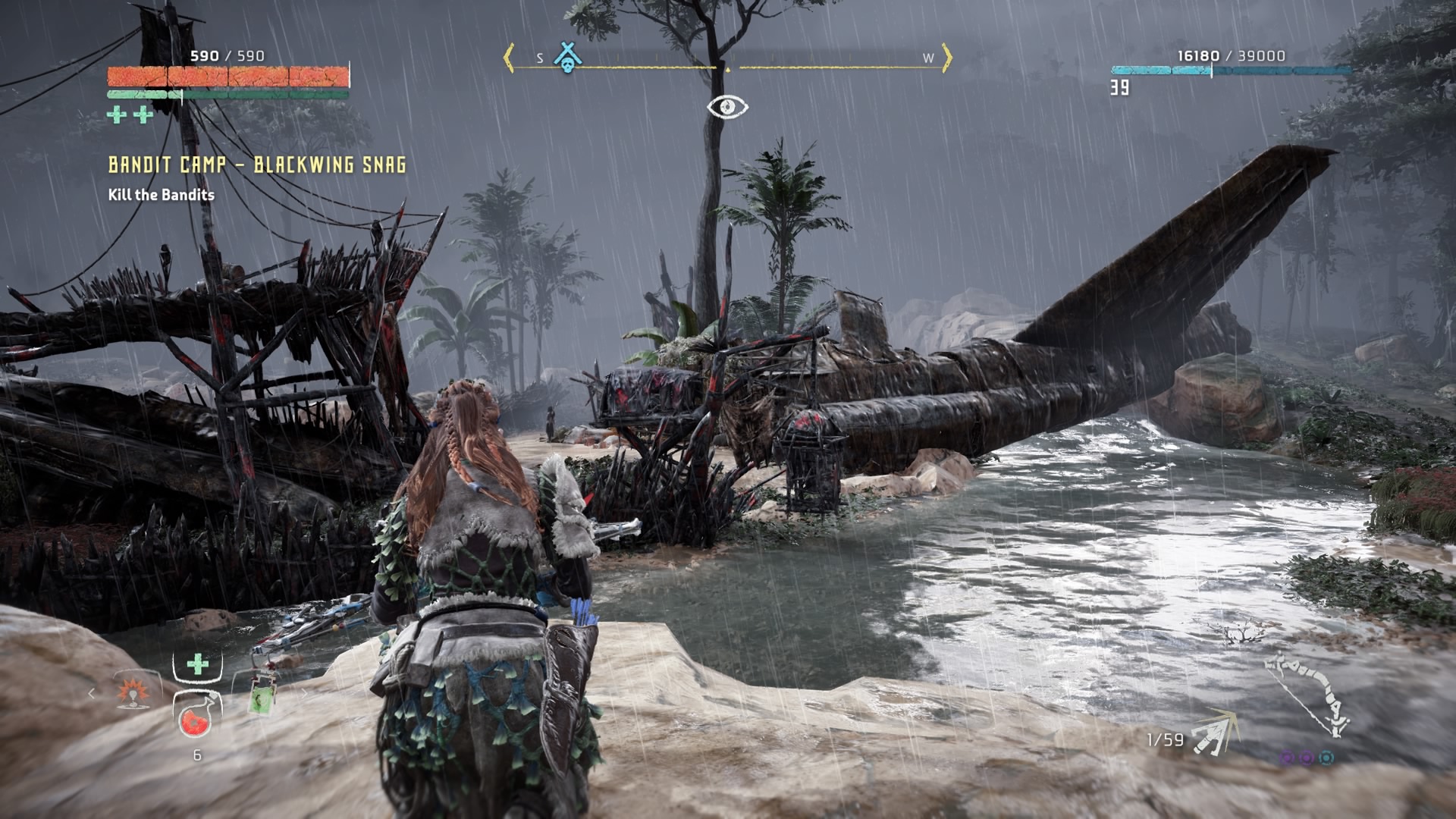Select the green potion bottle tool
The height and width of the screenshot is (819, 1456).
point(262,692)
